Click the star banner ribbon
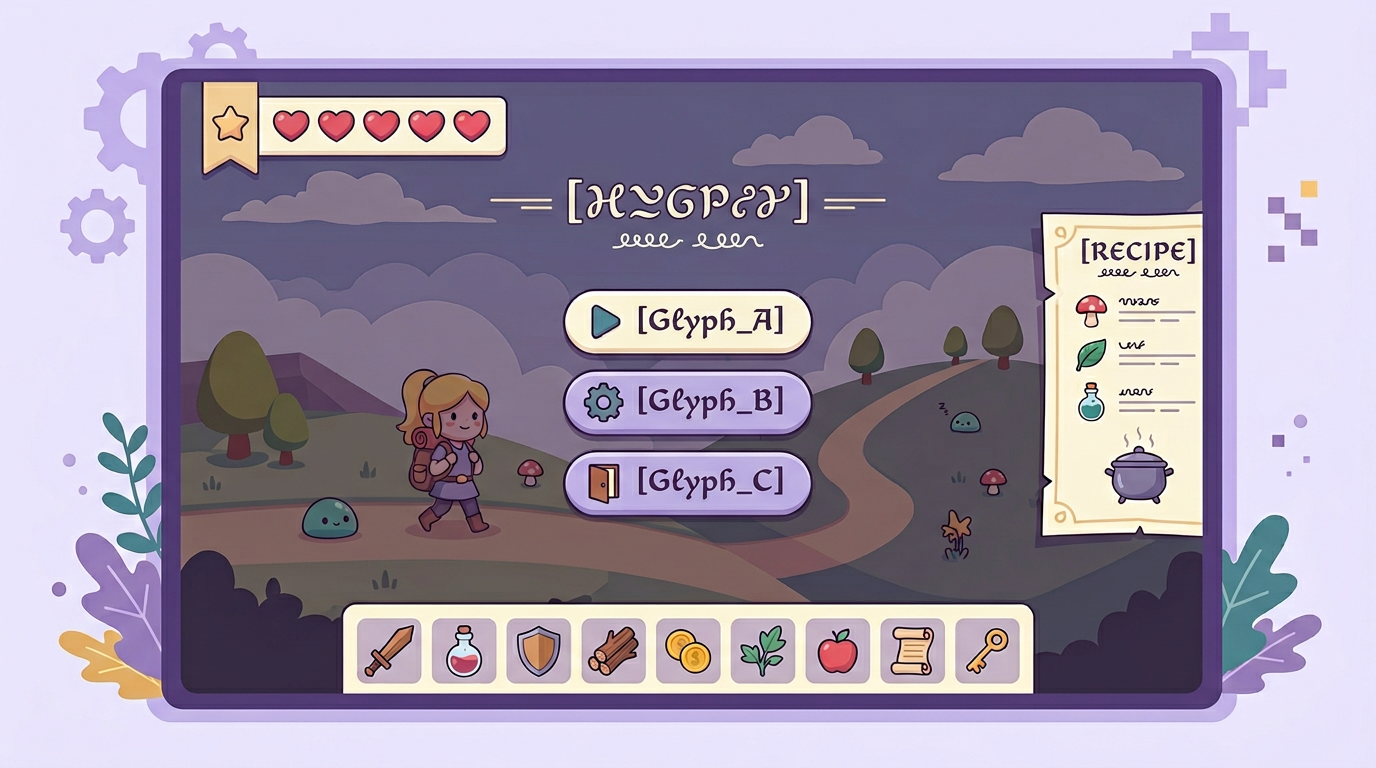 click(228, 125)
